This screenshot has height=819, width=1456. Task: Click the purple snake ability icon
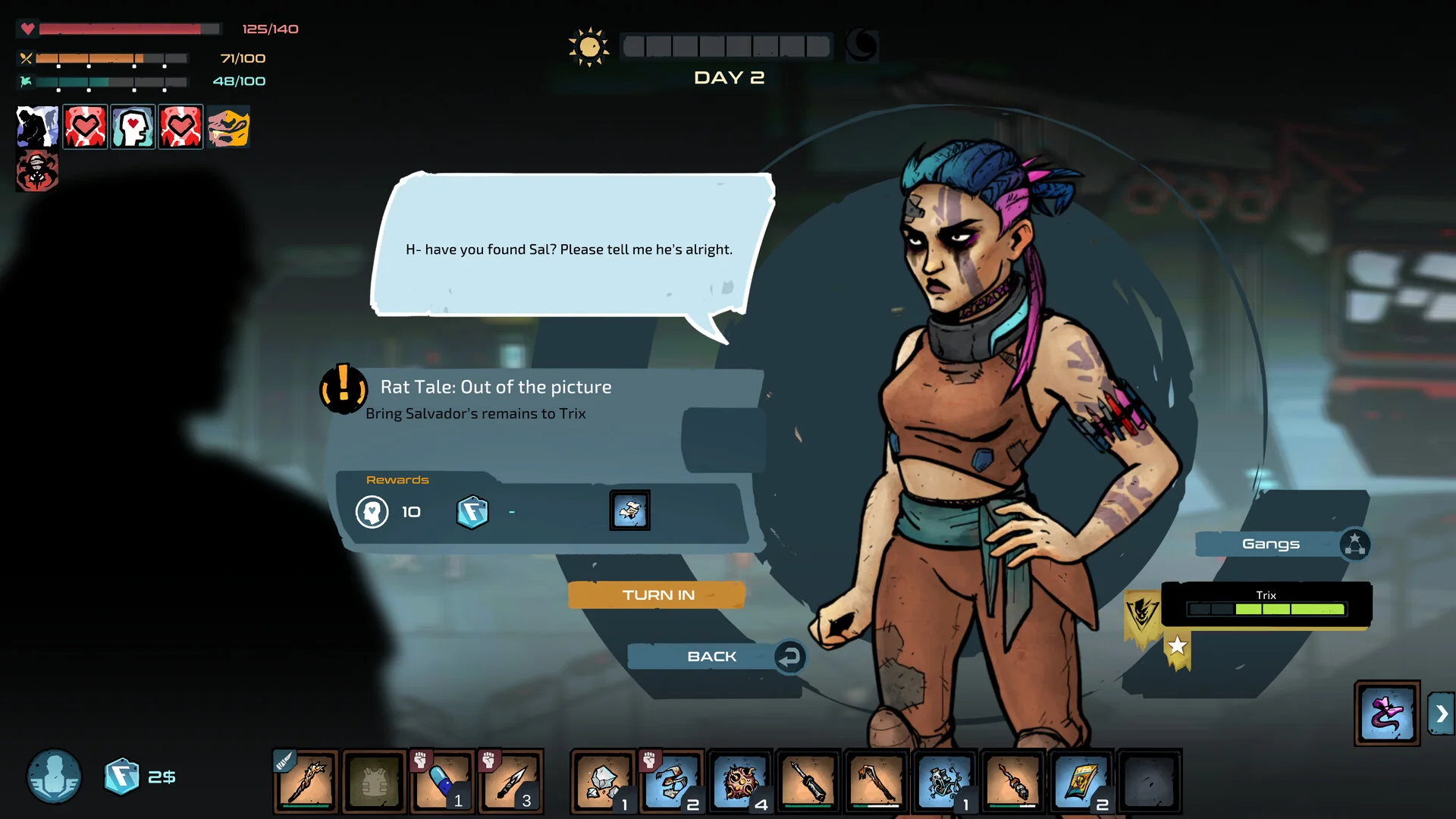click(x=1387, y=713)
